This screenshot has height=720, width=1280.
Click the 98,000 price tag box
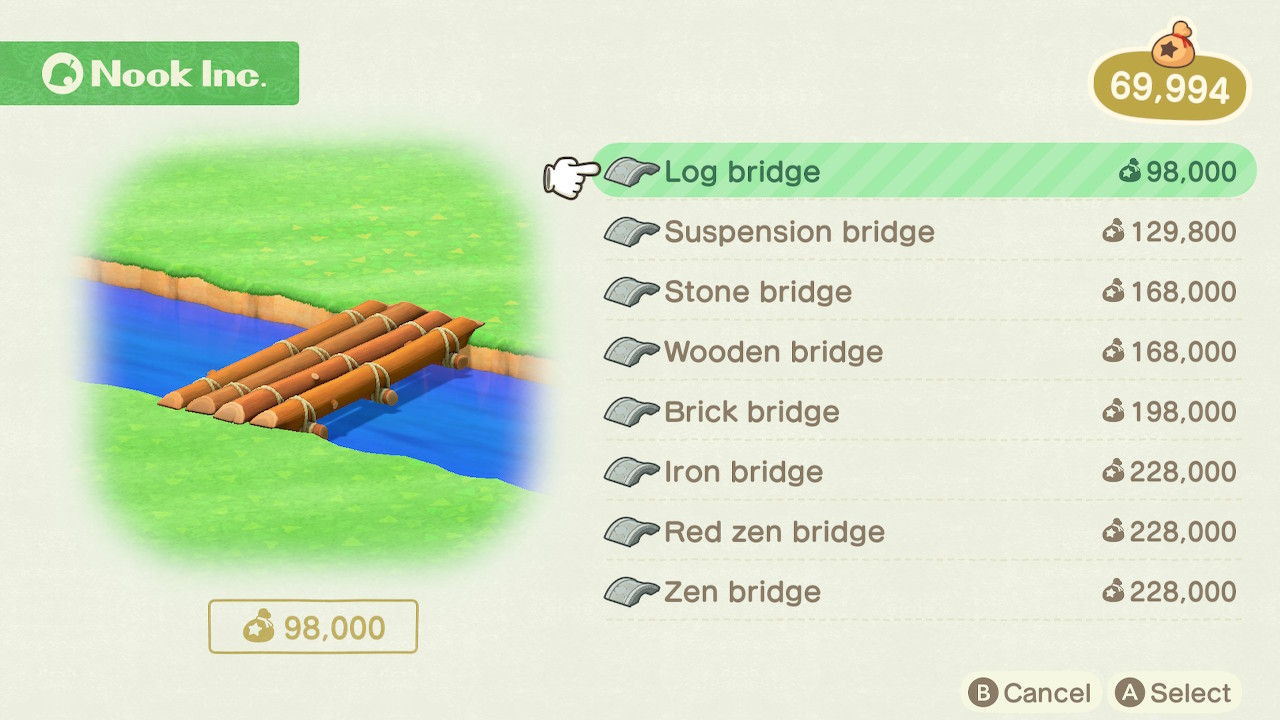[x=313, y=626]
